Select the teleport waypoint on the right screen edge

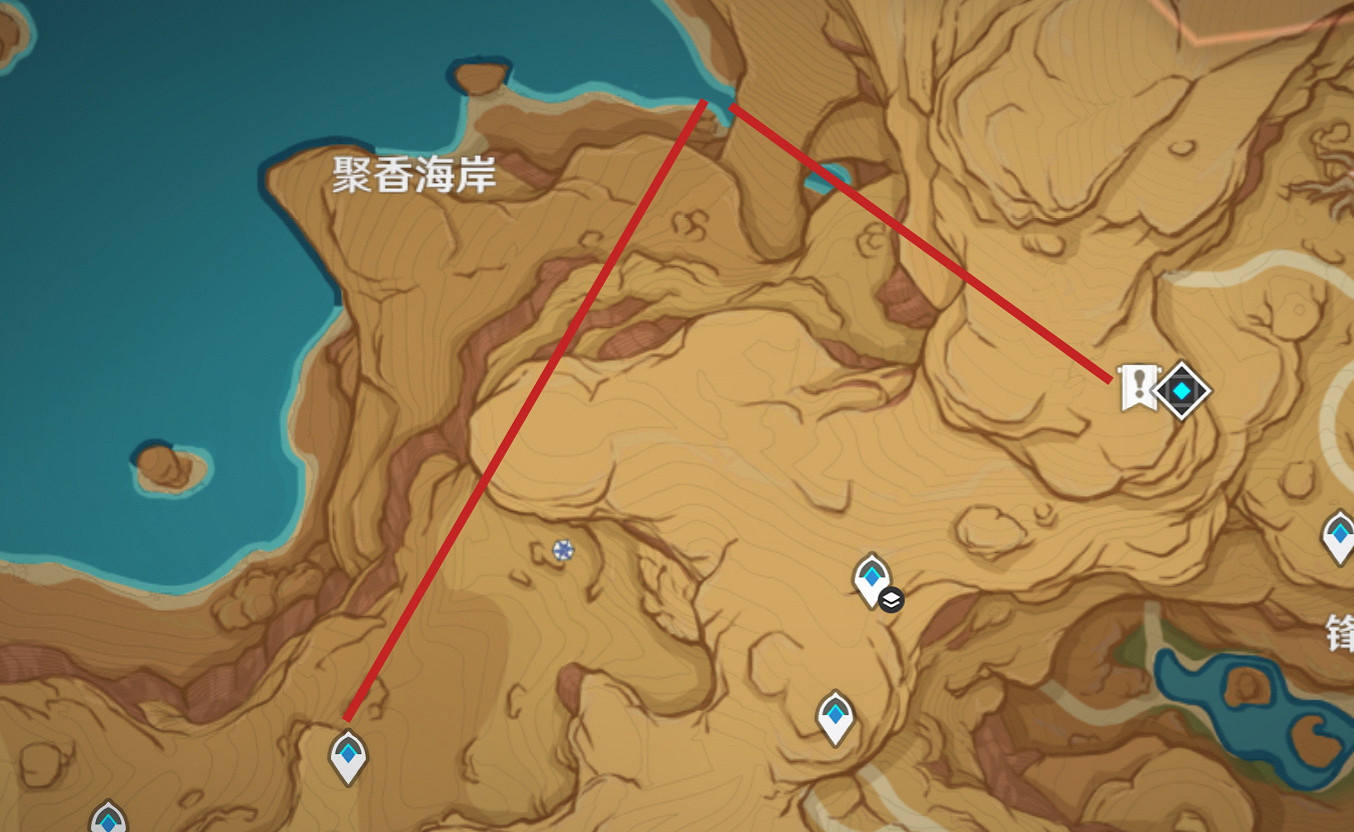(1341, 535)
